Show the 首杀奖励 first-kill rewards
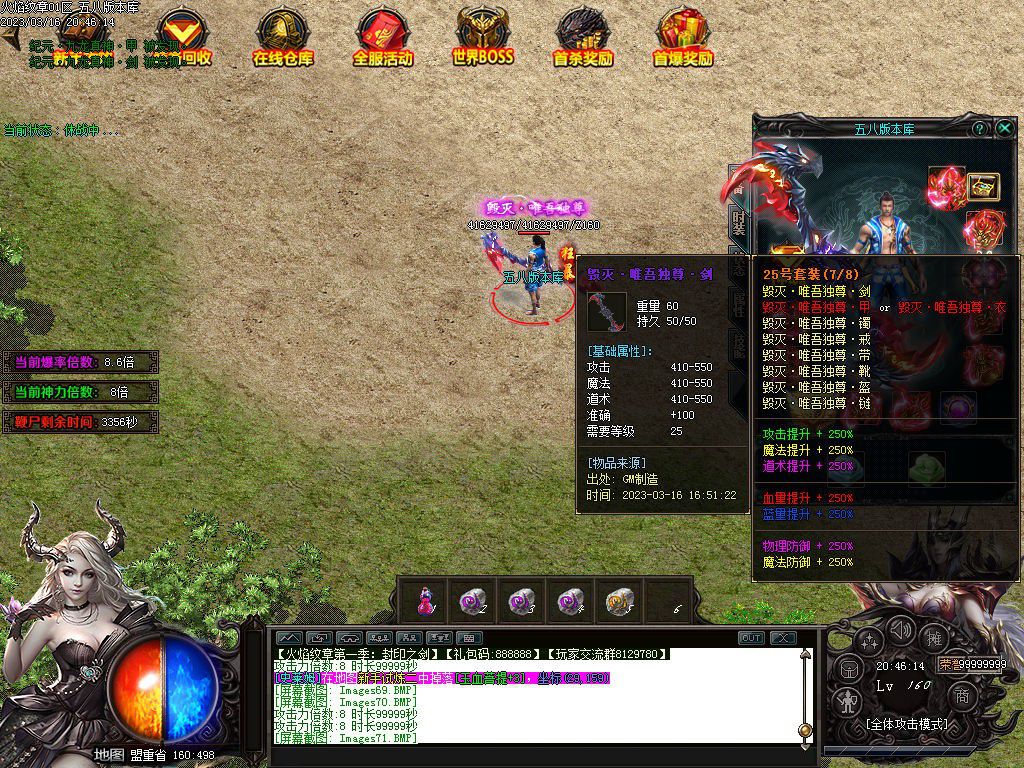Viewport: 1024px width, 768px height. [583, 38]
